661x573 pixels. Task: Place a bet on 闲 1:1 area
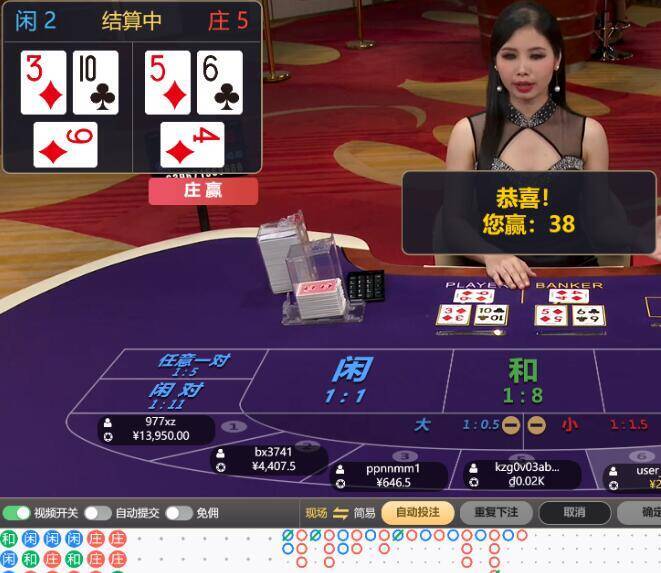coord(349,380)
